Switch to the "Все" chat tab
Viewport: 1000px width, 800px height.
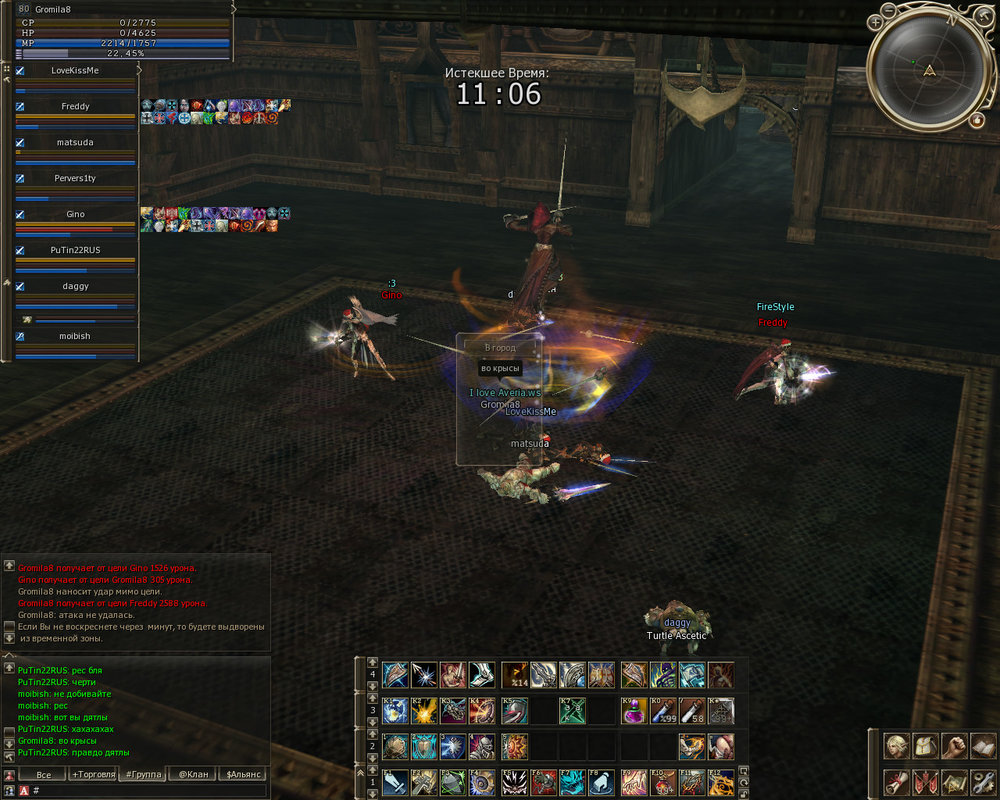click(42, 774)
